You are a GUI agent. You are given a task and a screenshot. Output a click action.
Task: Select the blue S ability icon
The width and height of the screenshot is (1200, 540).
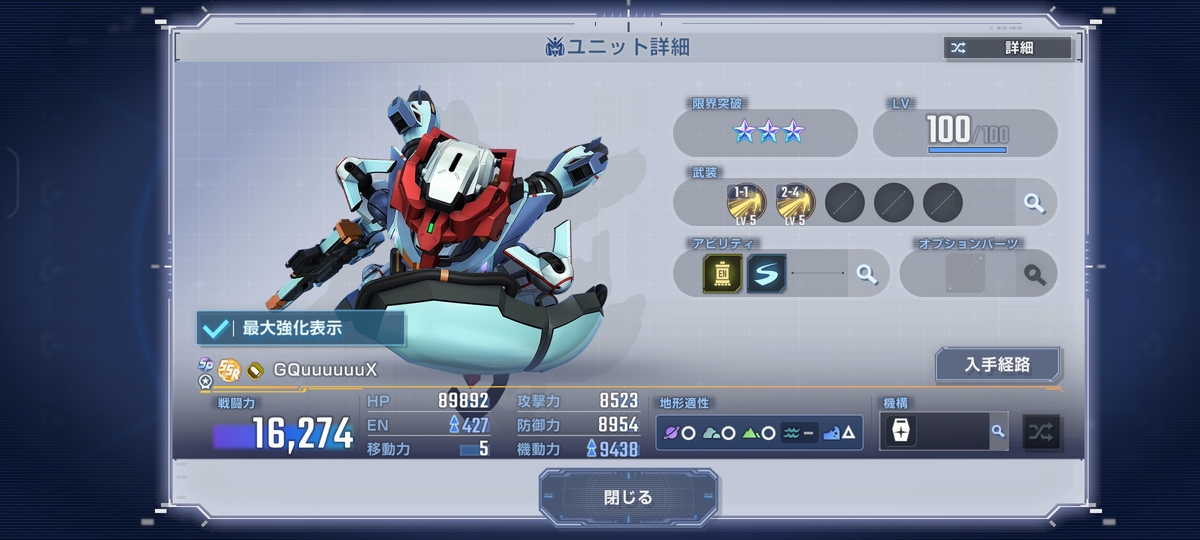click(x=766, y=273)
